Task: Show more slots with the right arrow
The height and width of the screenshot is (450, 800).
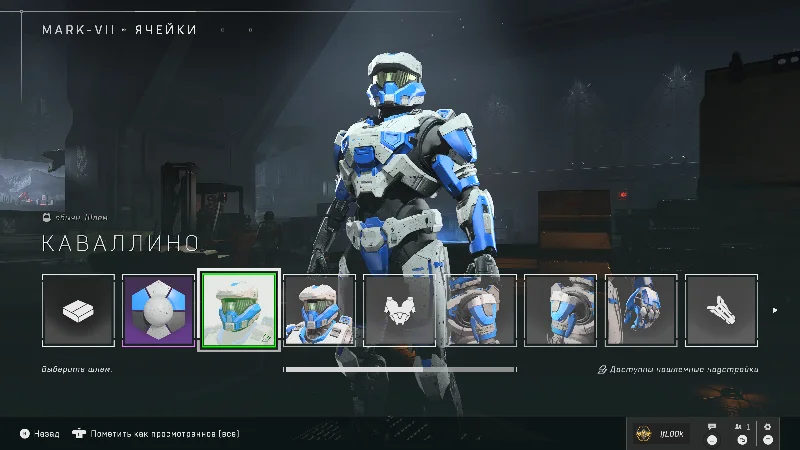Action: 775,310
